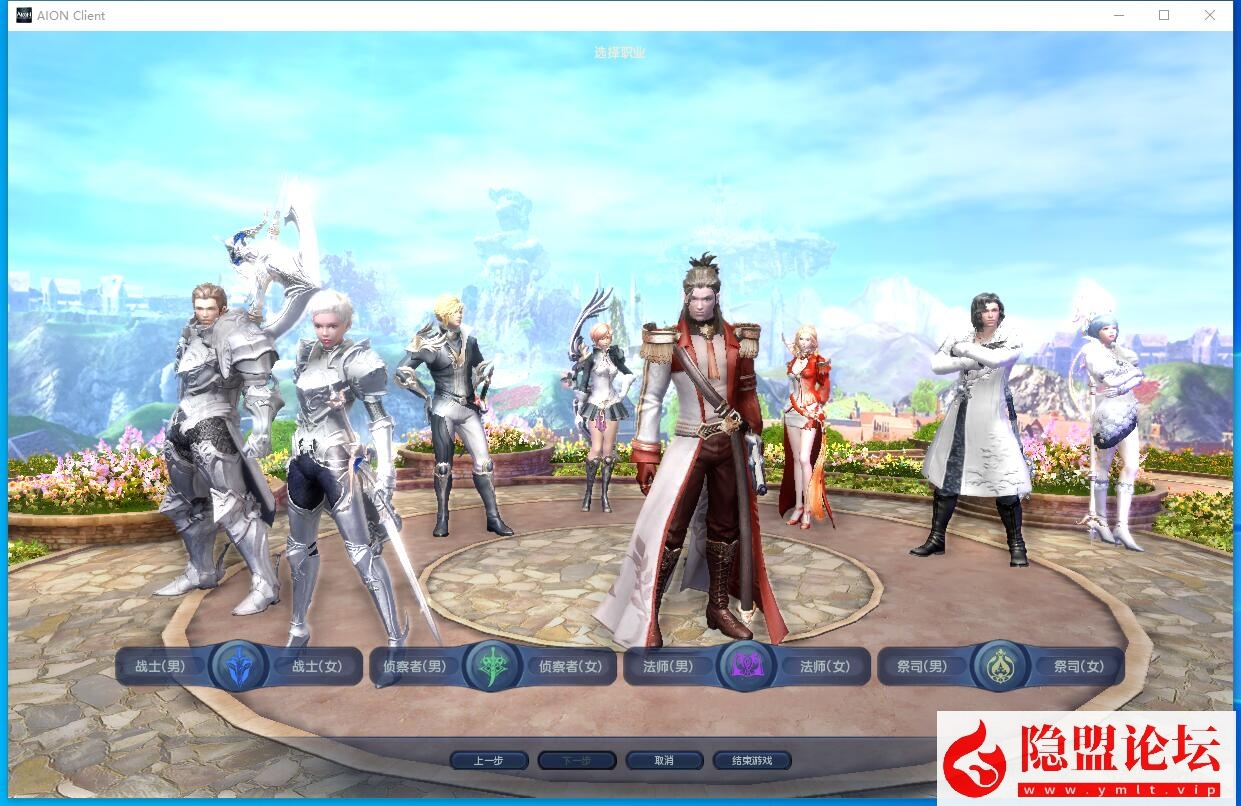This screenshot has width=1241, height=806.
Task: Choose the female Scout class 侦察者(女)
Action: pos(571,666)
